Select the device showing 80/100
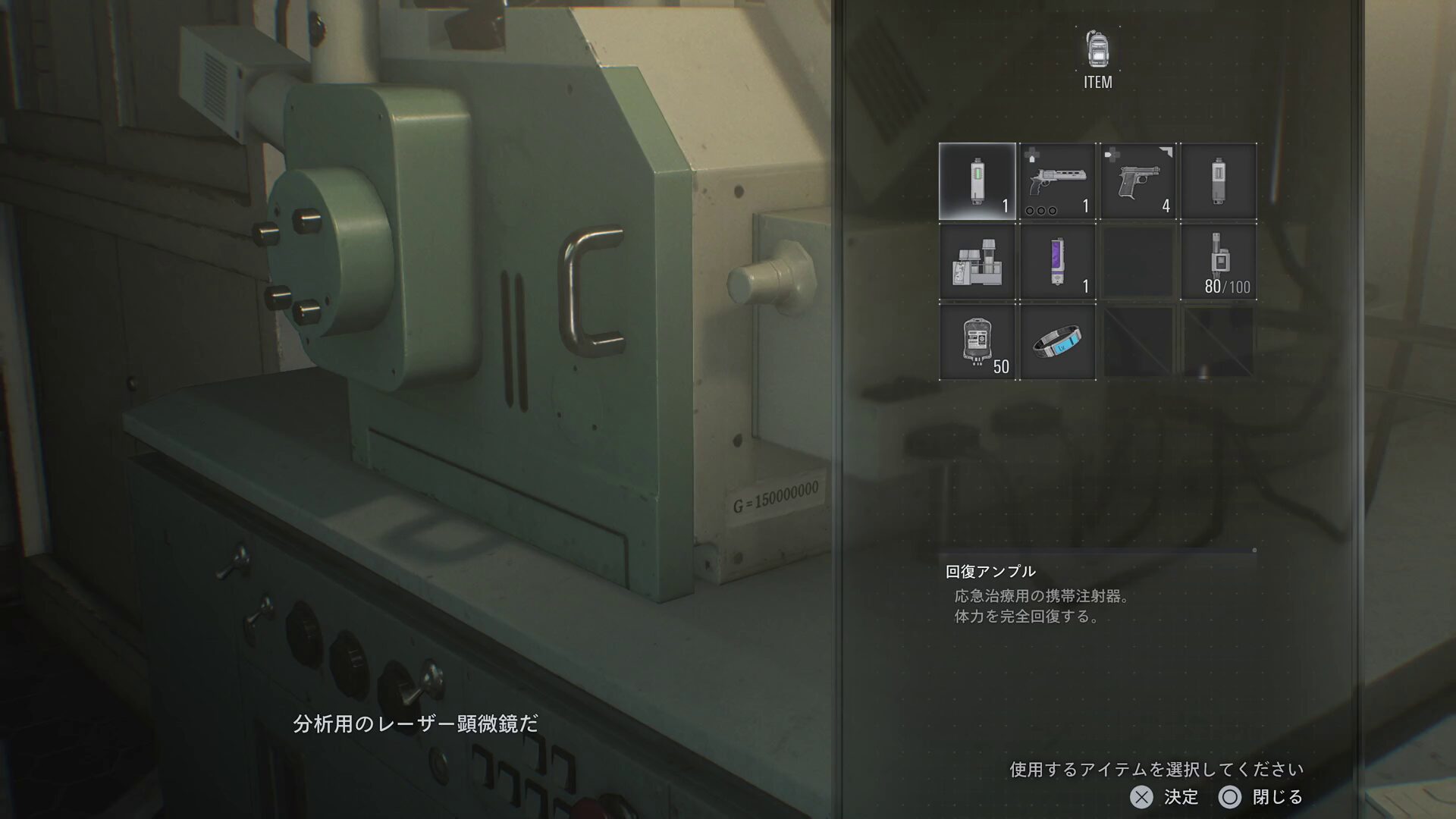The height and width of the screenshot is (819, 1456). tap(1219, 262)
